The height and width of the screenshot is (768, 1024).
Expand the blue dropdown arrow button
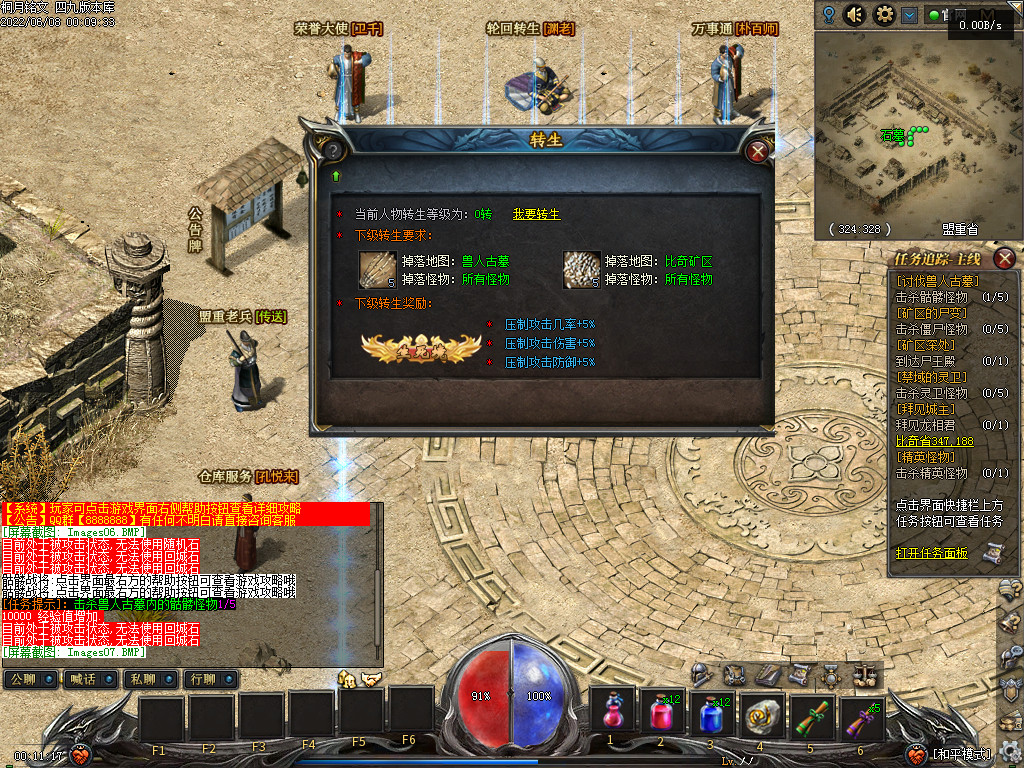pyautogui.click(x=909, y=15)
